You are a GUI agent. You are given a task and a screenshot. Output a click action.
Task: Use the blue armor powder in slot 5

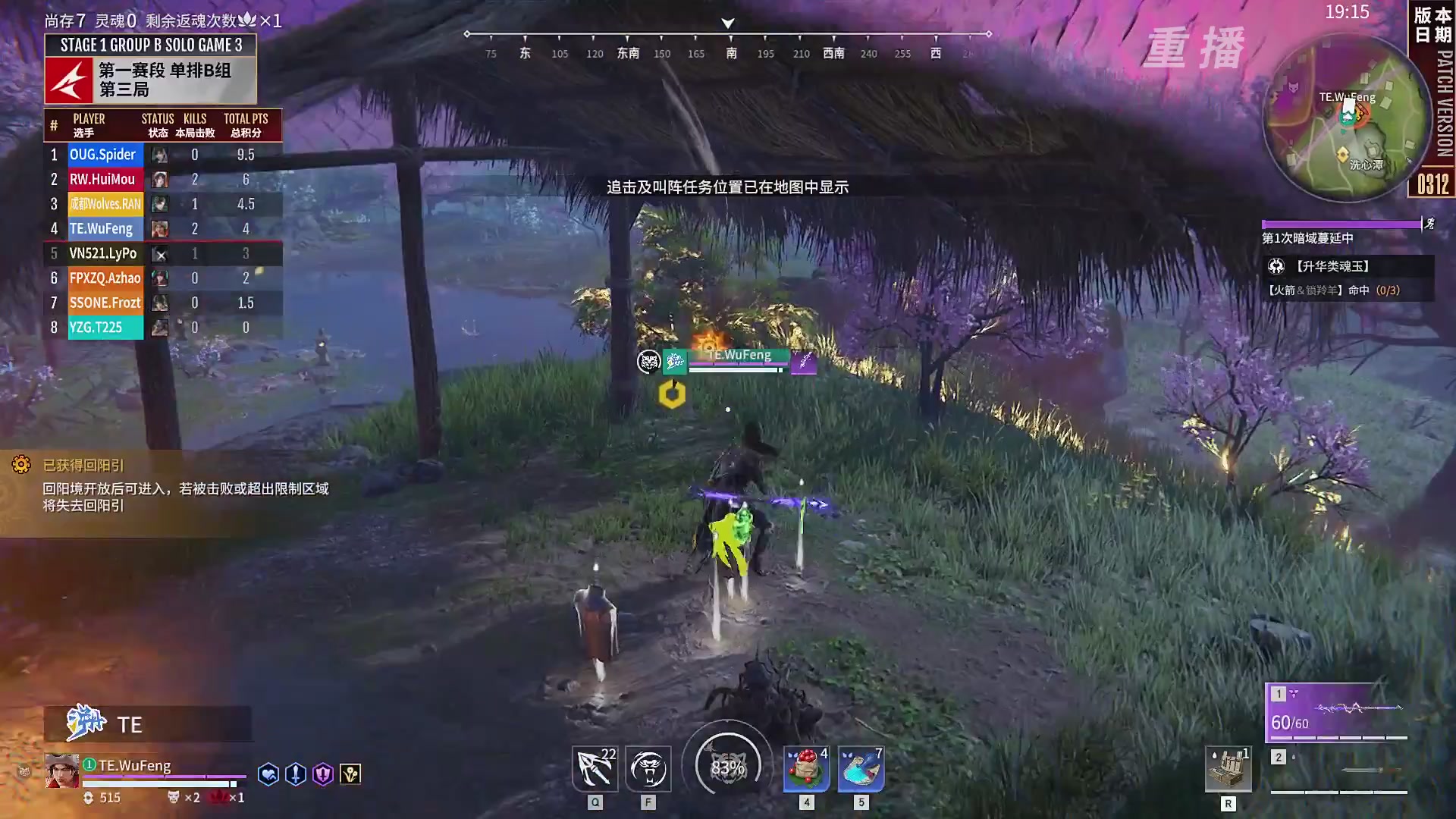859,768
